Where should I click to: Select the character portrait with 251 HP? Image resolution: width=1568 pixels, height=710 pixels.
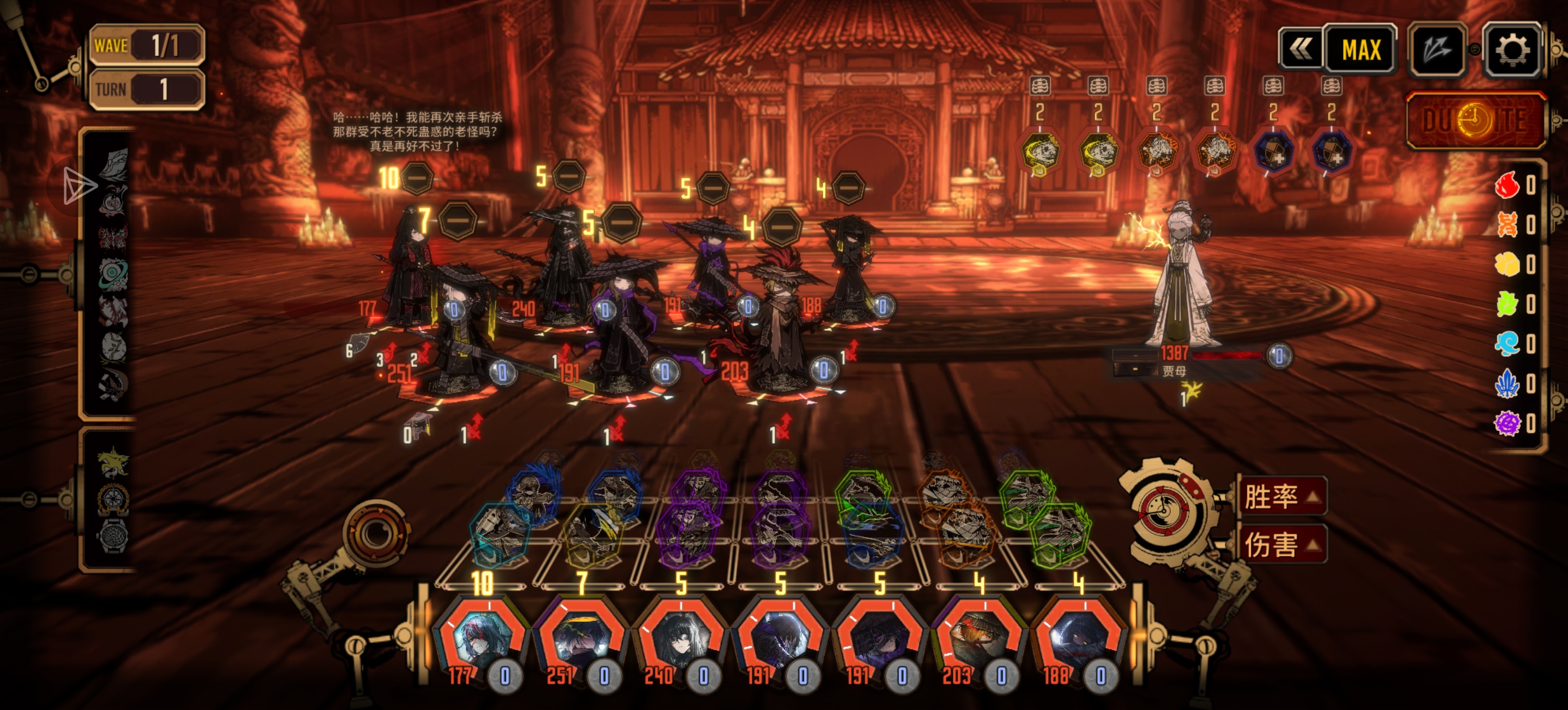[581, 641]
